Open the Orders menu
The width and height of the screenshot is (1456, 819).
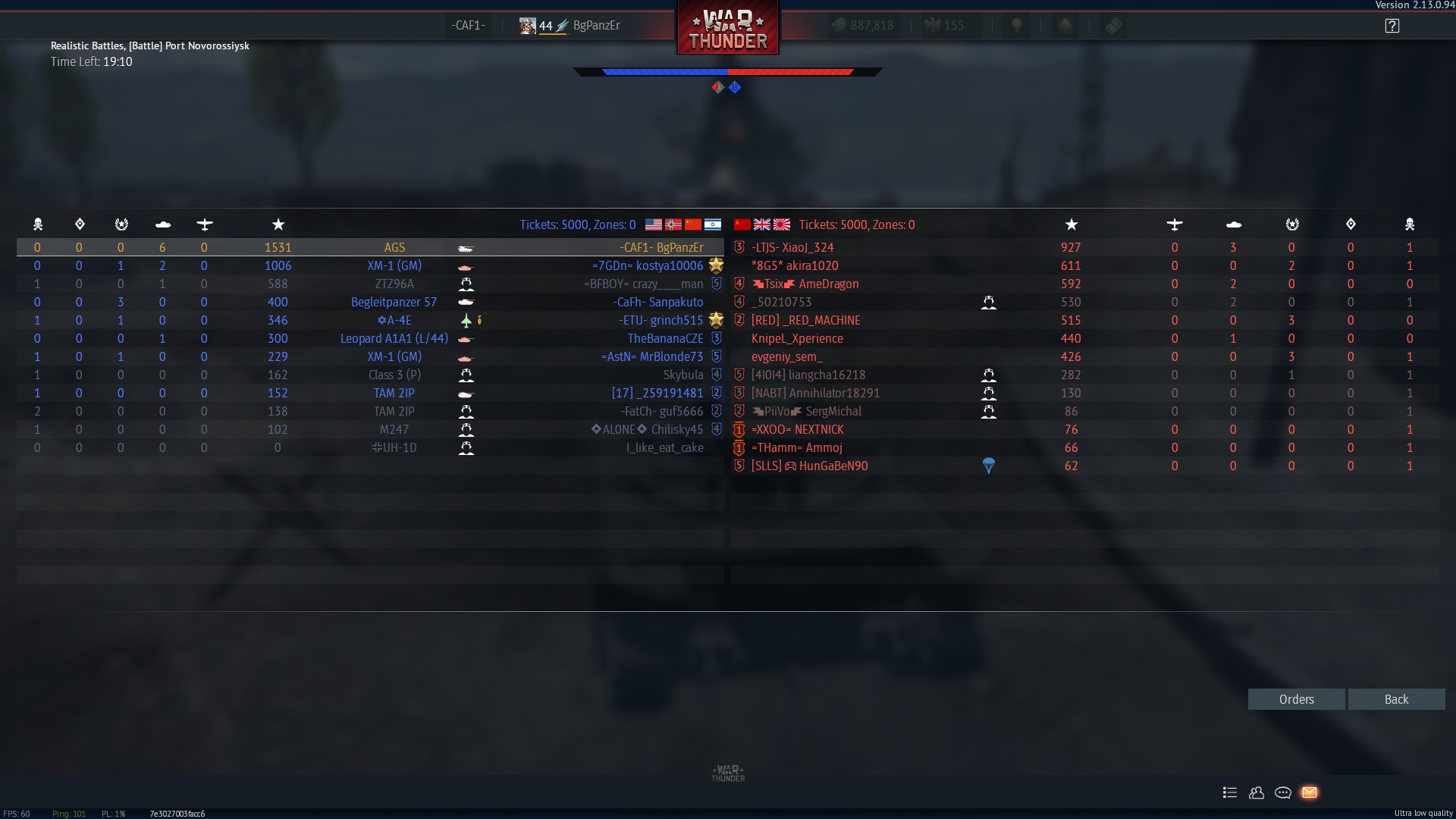[1296, 699]
